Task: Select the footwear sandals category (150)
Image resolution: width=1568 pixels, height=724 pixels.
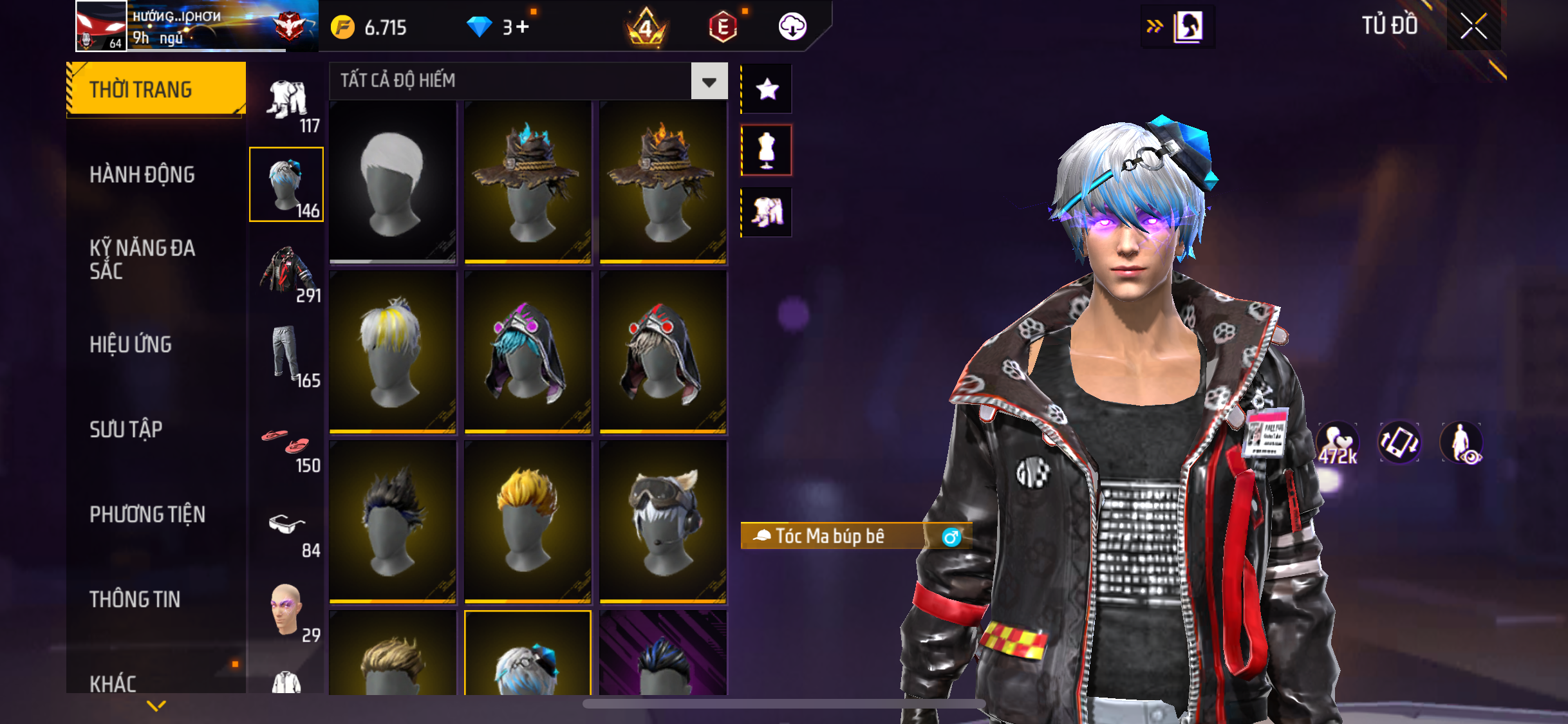Action: pos(287,445)
